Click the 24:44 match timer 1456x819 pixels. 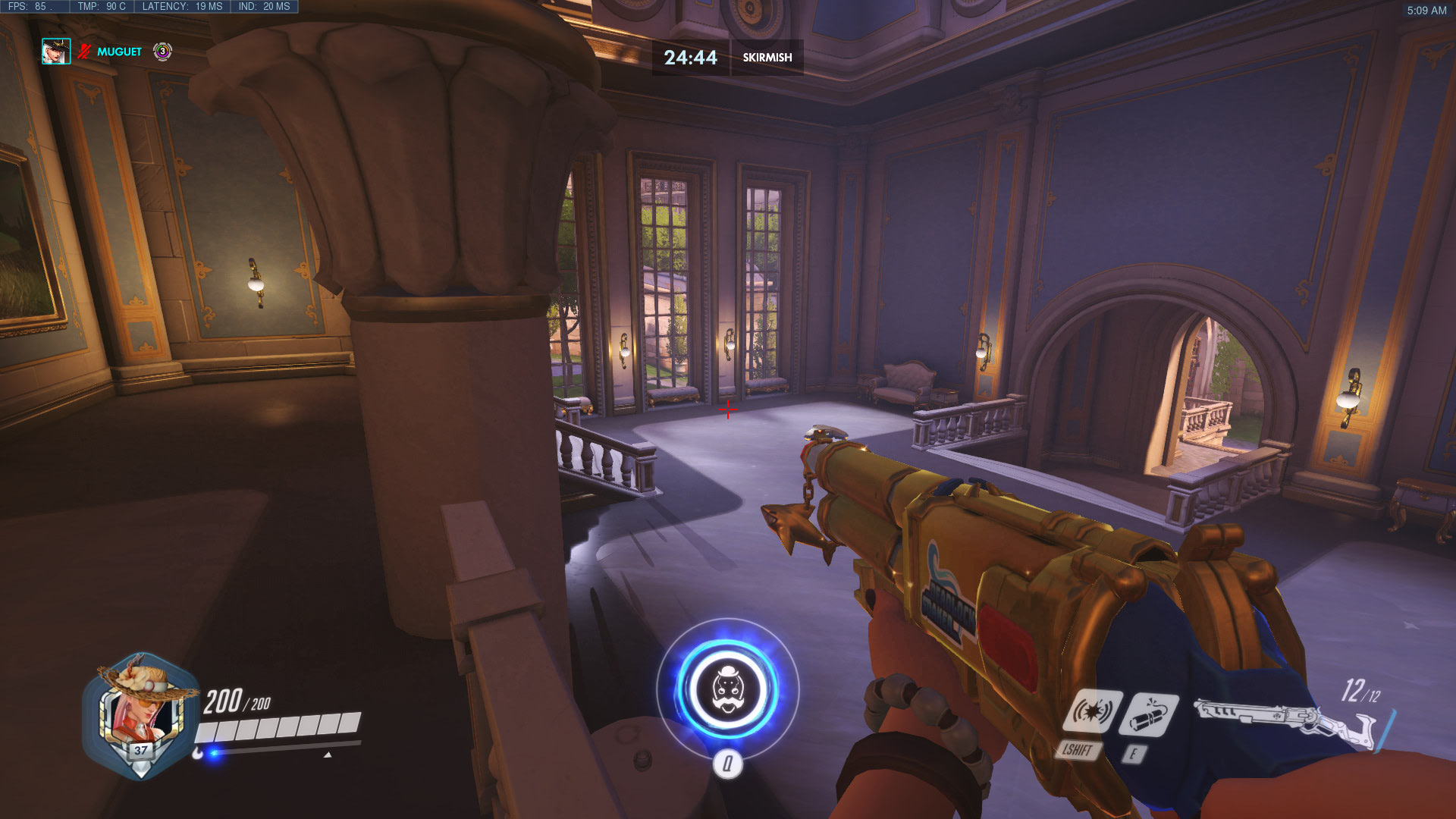[691, 57]
